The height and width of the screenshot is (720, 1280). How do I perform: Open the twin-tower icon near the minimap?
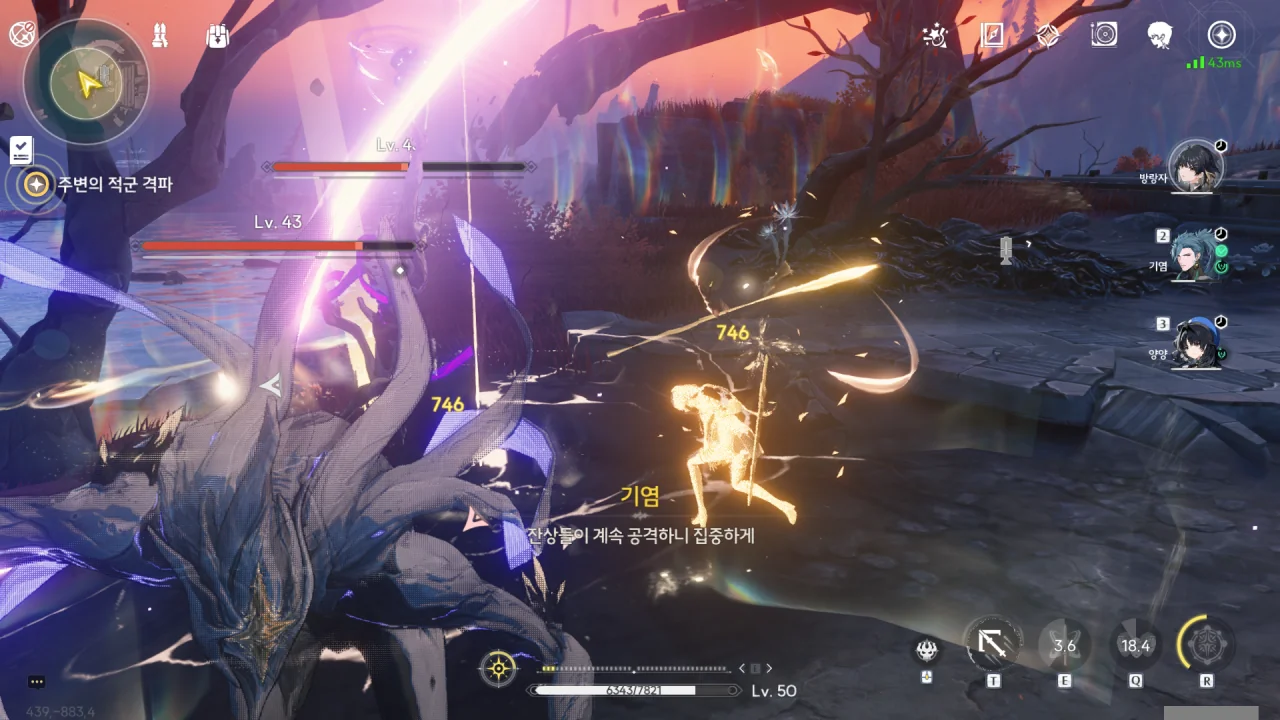tap(160, 35)
